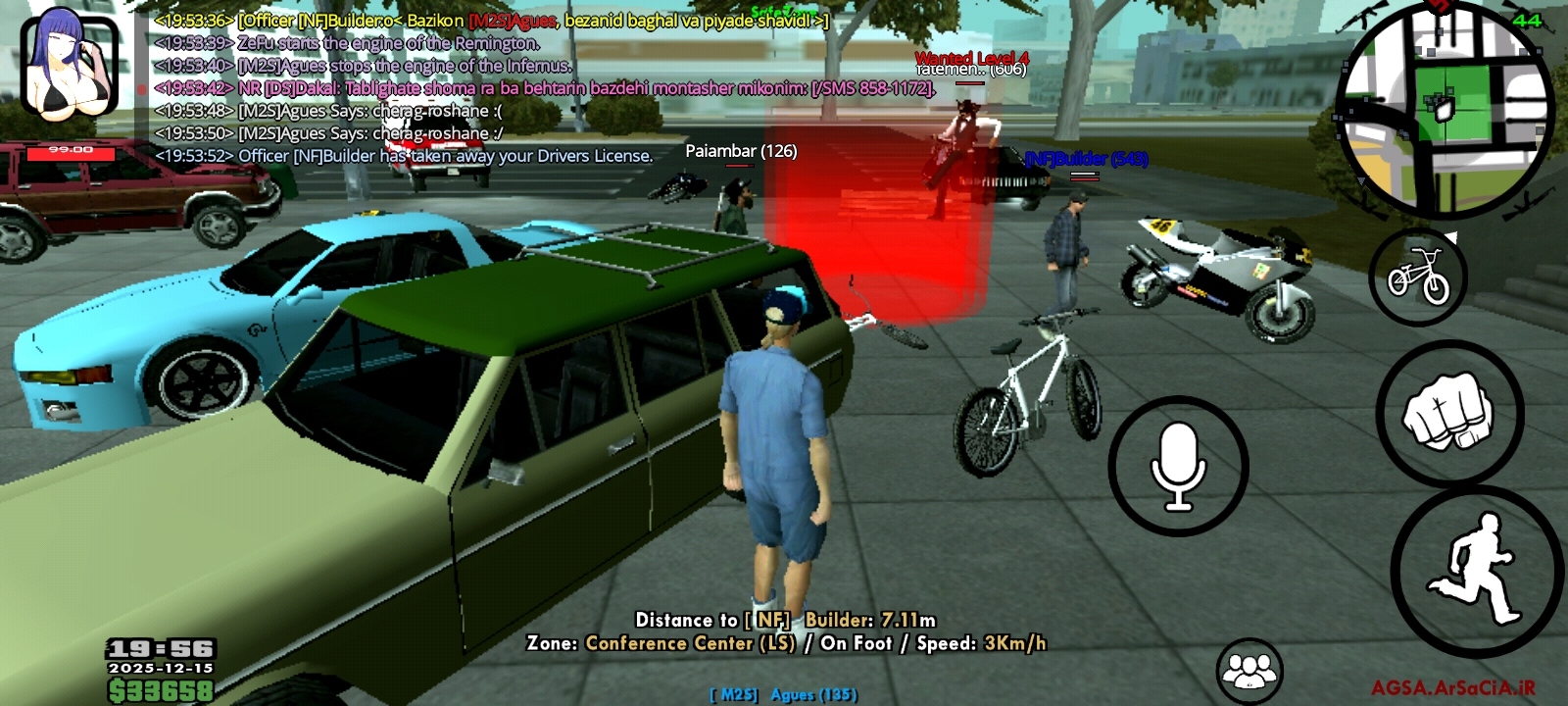
Task: Tap the Paiambar (126) player tag
Action: (x=742, y=152)
